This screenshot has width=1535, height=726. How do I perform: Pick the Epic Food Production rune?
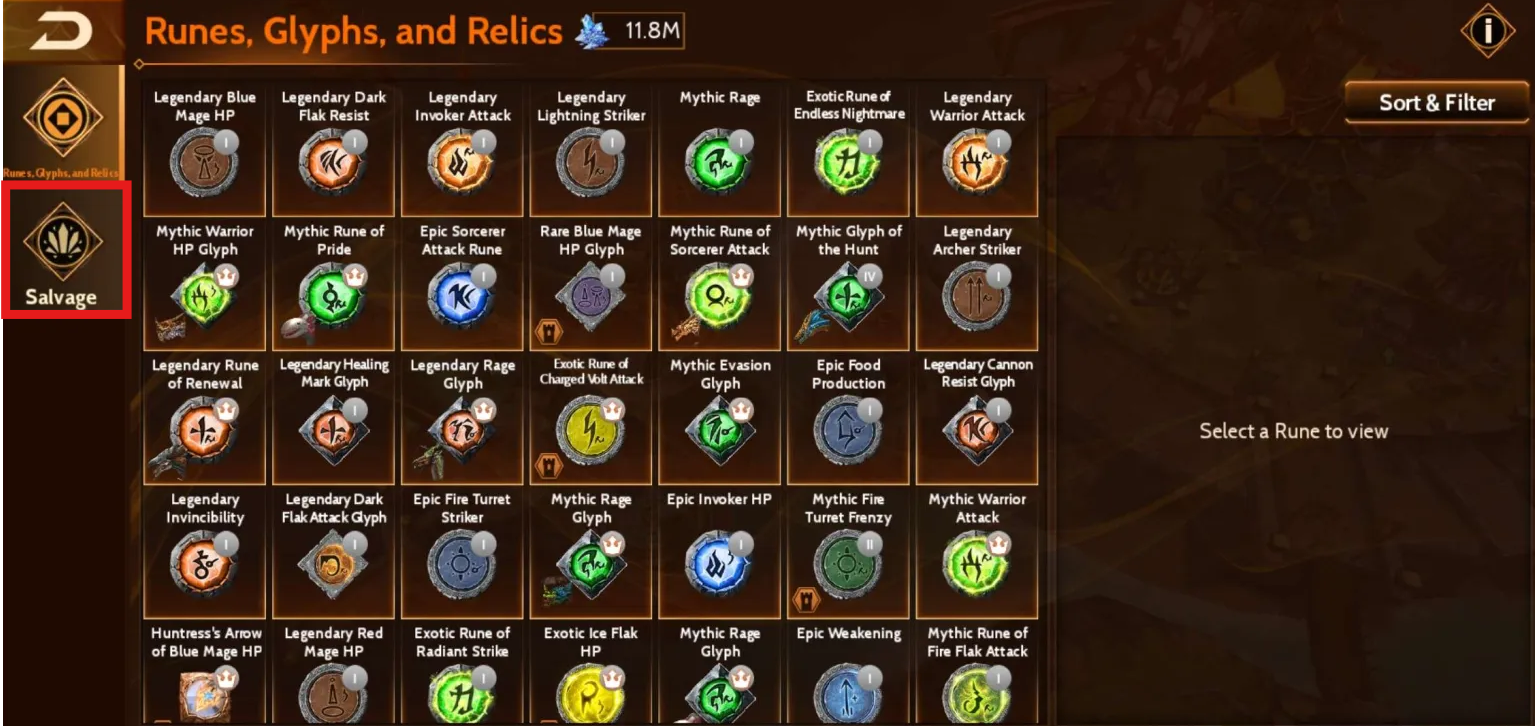pos(848,428)
